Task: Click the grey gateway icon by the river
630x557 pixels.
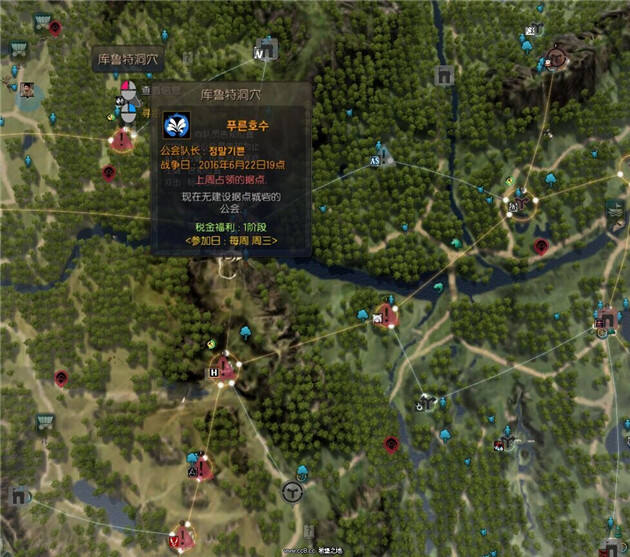Action: coord(444,76)
